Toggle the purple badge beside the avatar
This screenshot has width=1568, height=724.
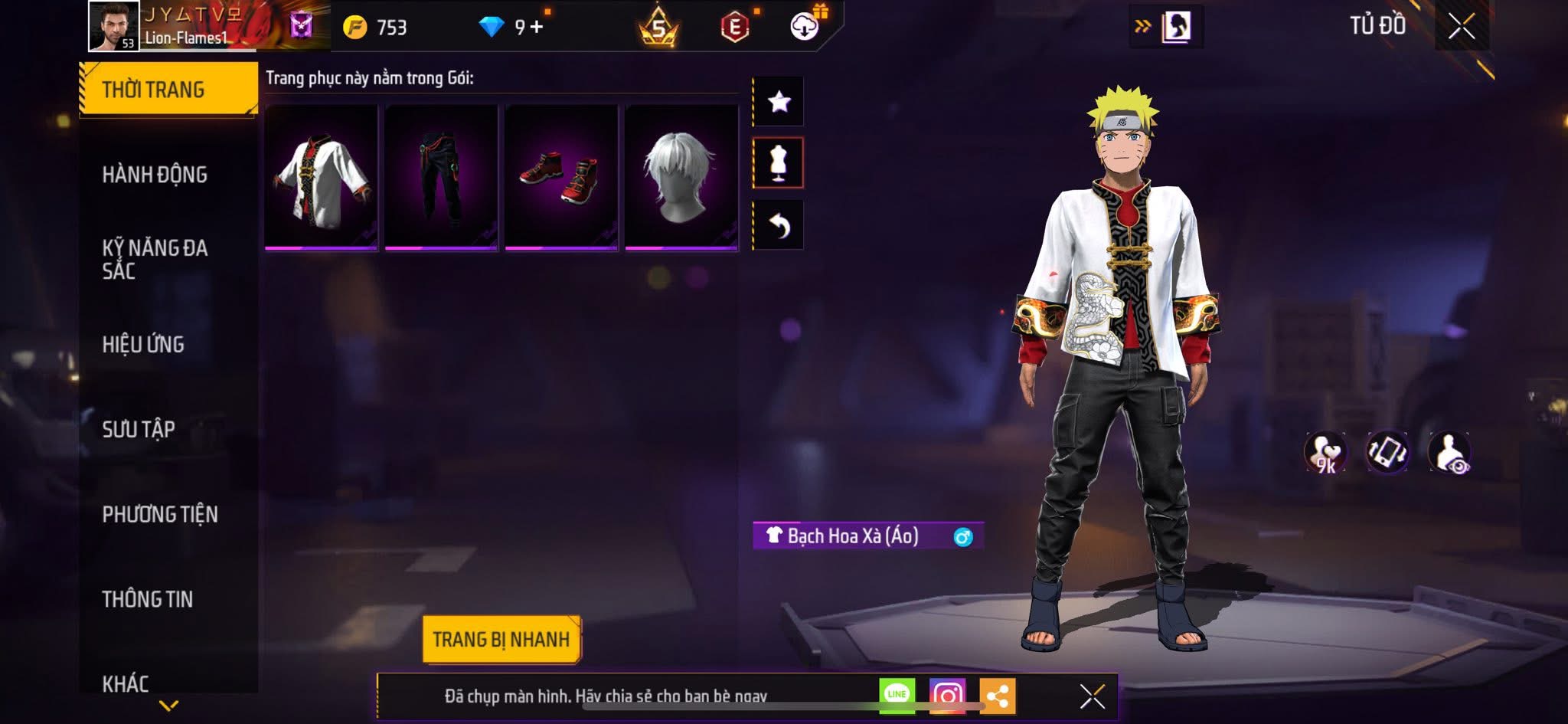tap(301, 25)
